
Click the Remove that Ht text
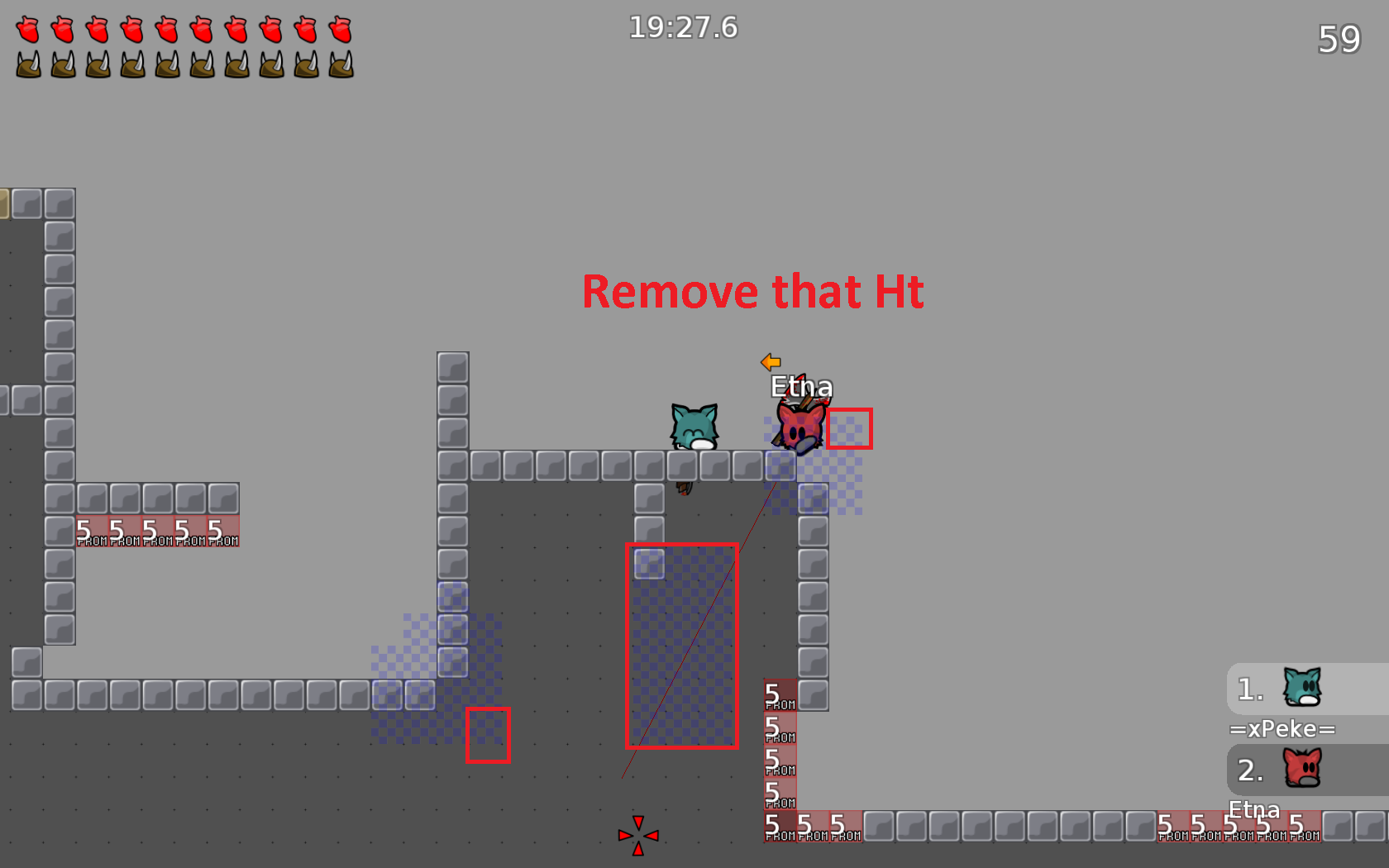(x=753, y=291)
